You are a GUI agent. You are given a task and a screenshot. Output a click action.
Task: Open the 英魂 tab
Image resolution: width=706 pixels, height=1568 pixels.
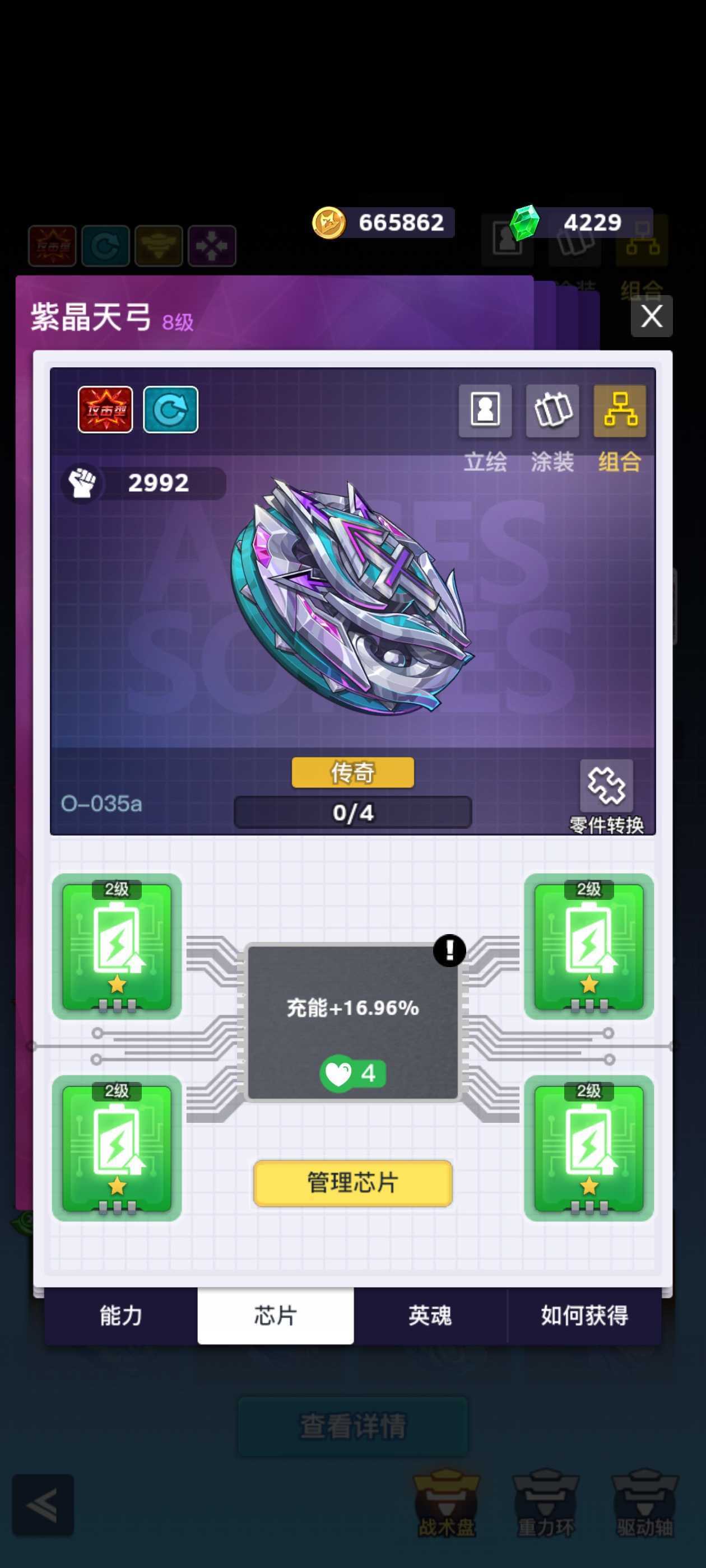(430, 1315)
